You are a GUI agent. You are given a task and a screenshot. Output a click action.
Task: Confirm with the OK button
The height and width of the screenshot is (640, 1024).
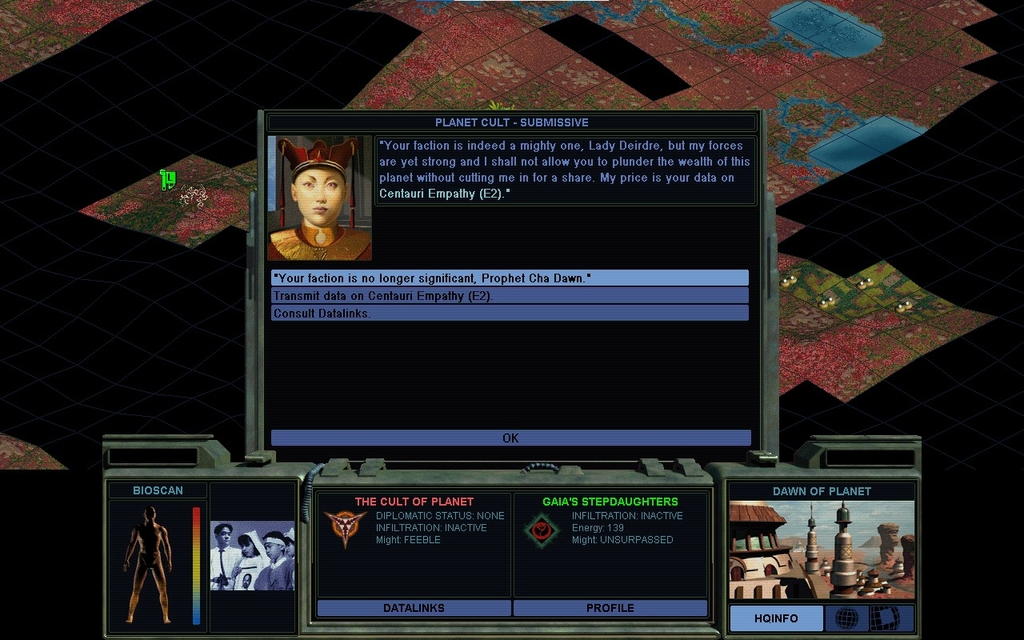pyautogui.click(x=510, y=438)
